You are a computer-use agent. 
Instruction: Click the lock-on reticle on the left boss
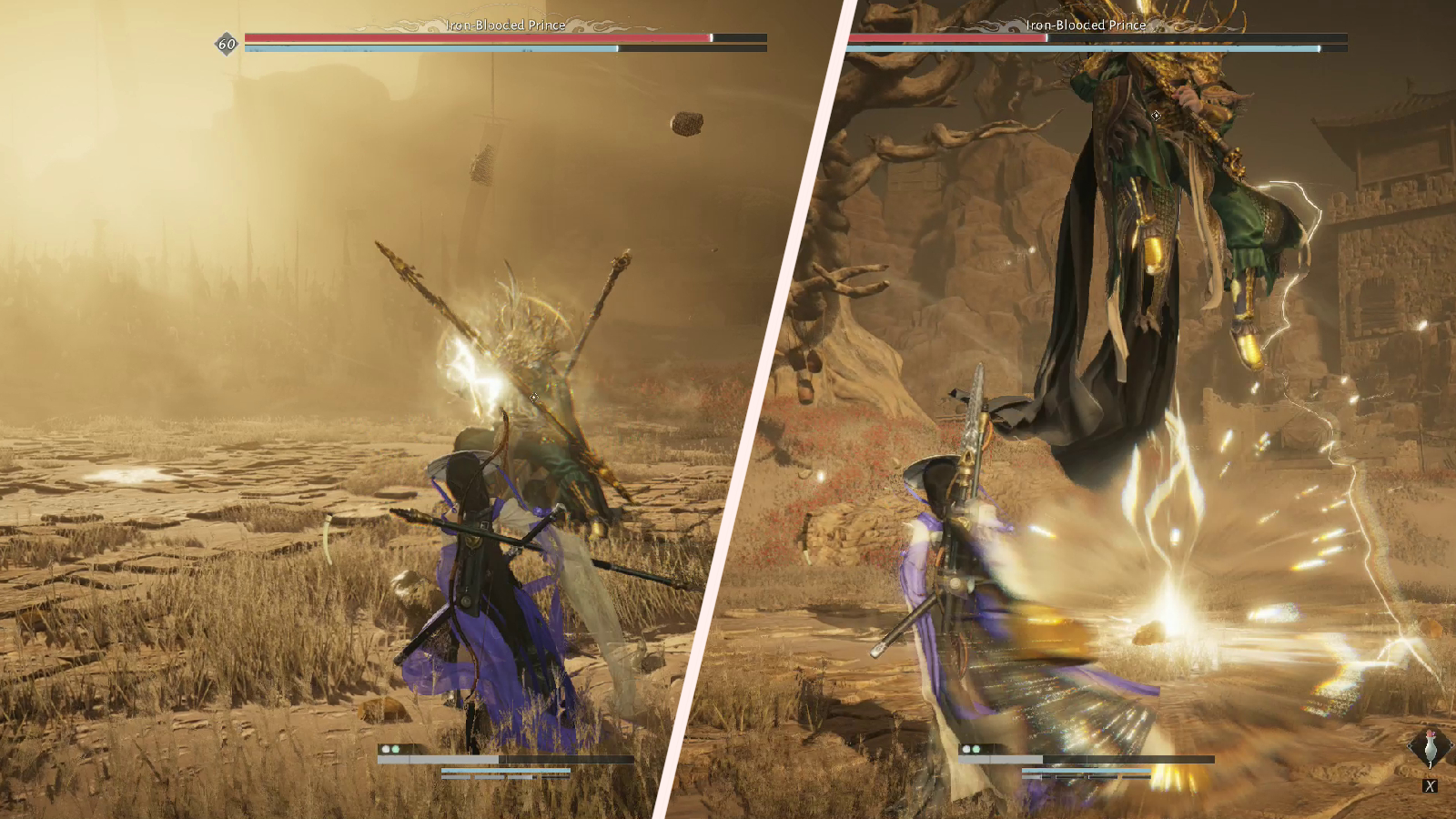(x=532, y=398)
